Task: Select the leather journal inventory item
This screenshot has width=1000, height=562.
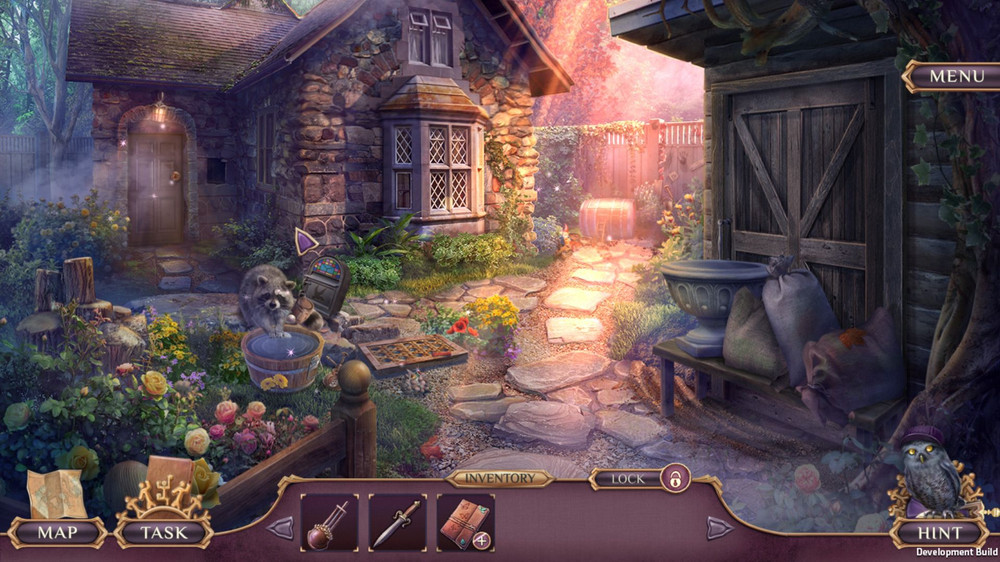Action: (463, 520)
